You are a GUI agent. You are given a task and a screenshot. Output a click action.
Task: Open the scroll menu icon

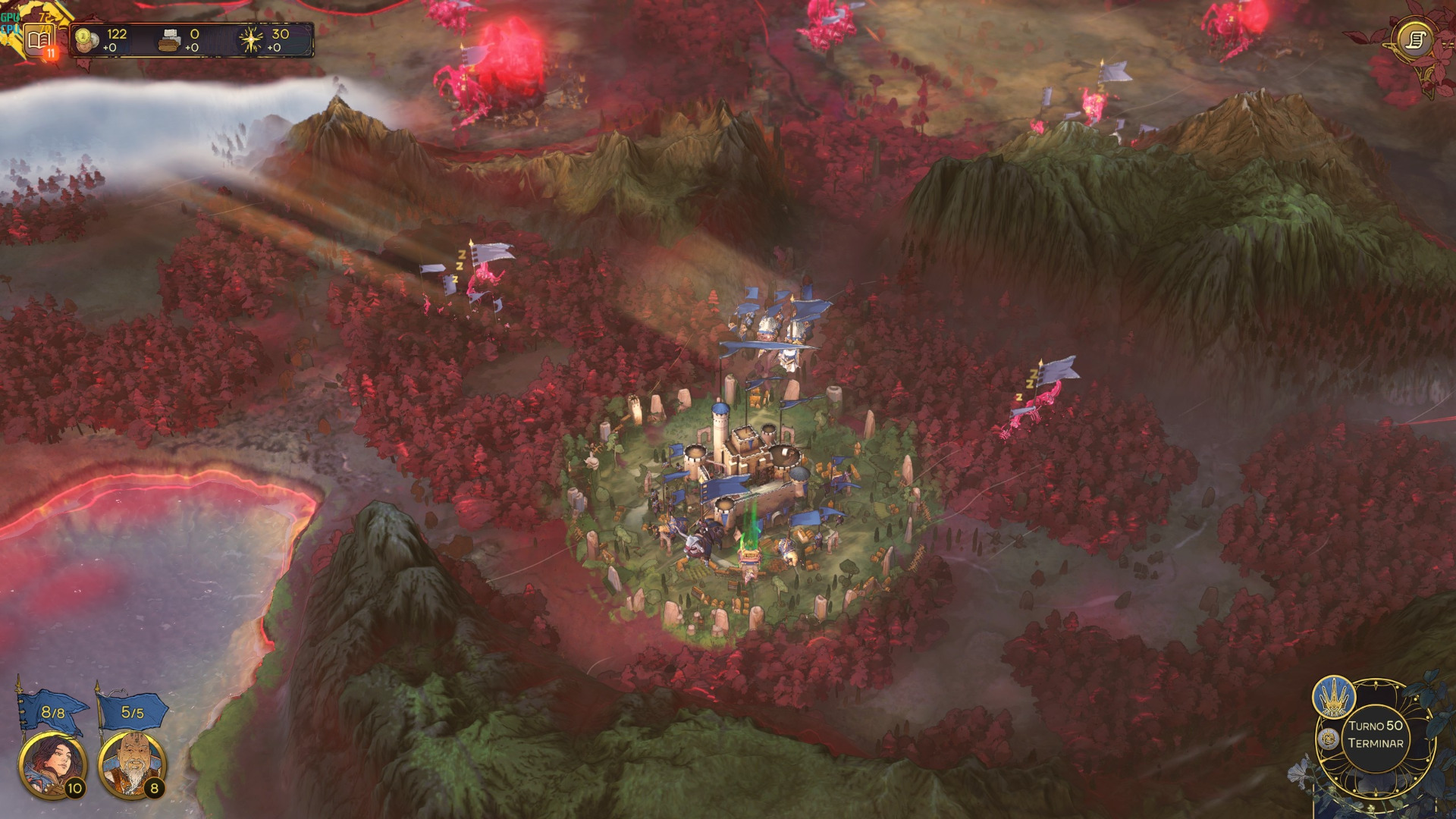(x=1415, y=40)
